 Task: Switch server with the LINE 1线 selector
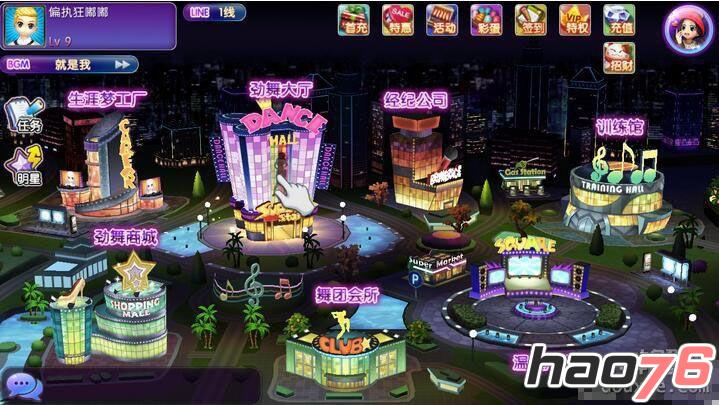tap(213, 12)
